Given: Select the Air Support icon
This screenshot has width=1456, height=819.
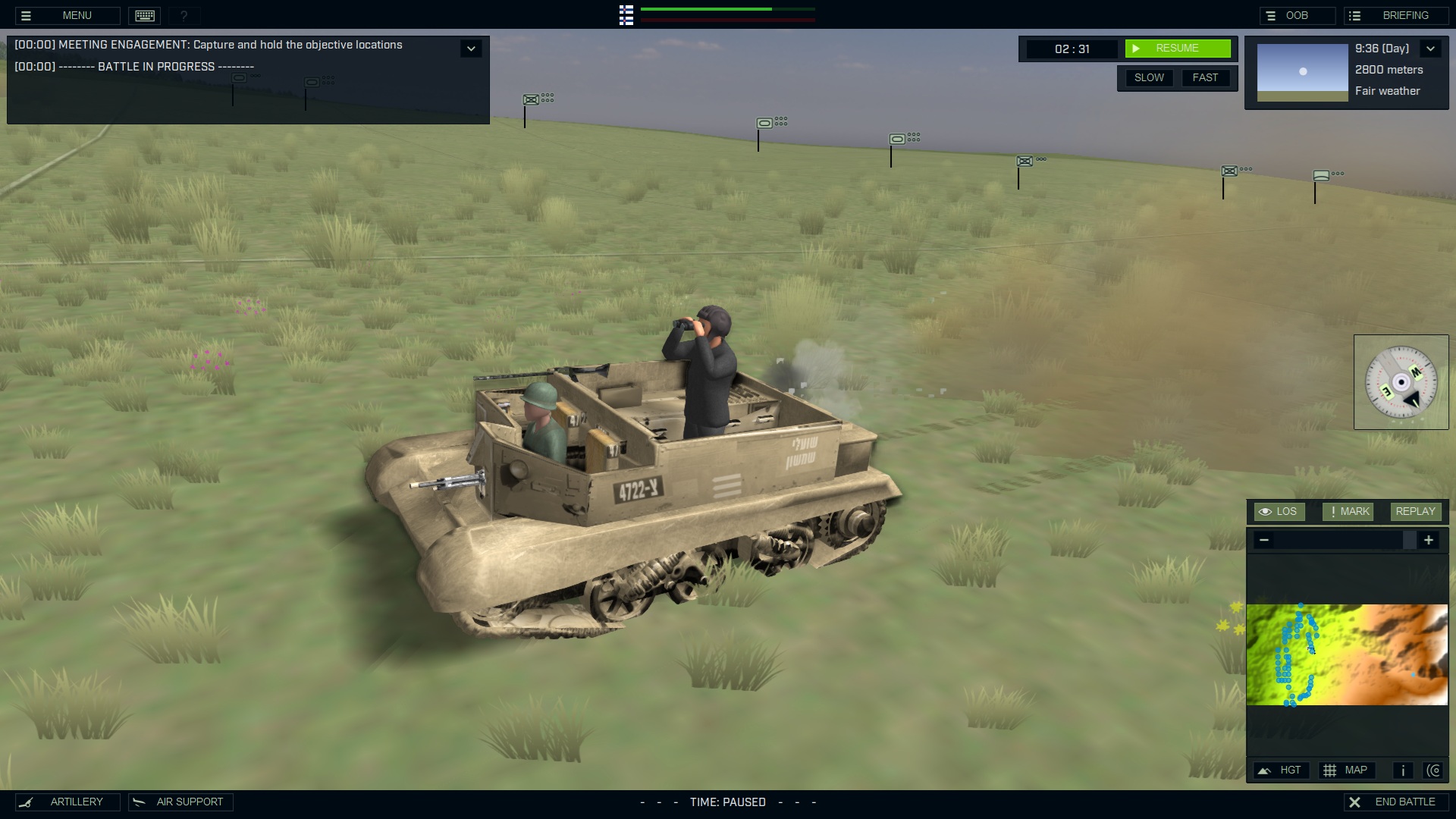Looking at the screenshot, I should [x=139, y=802].
